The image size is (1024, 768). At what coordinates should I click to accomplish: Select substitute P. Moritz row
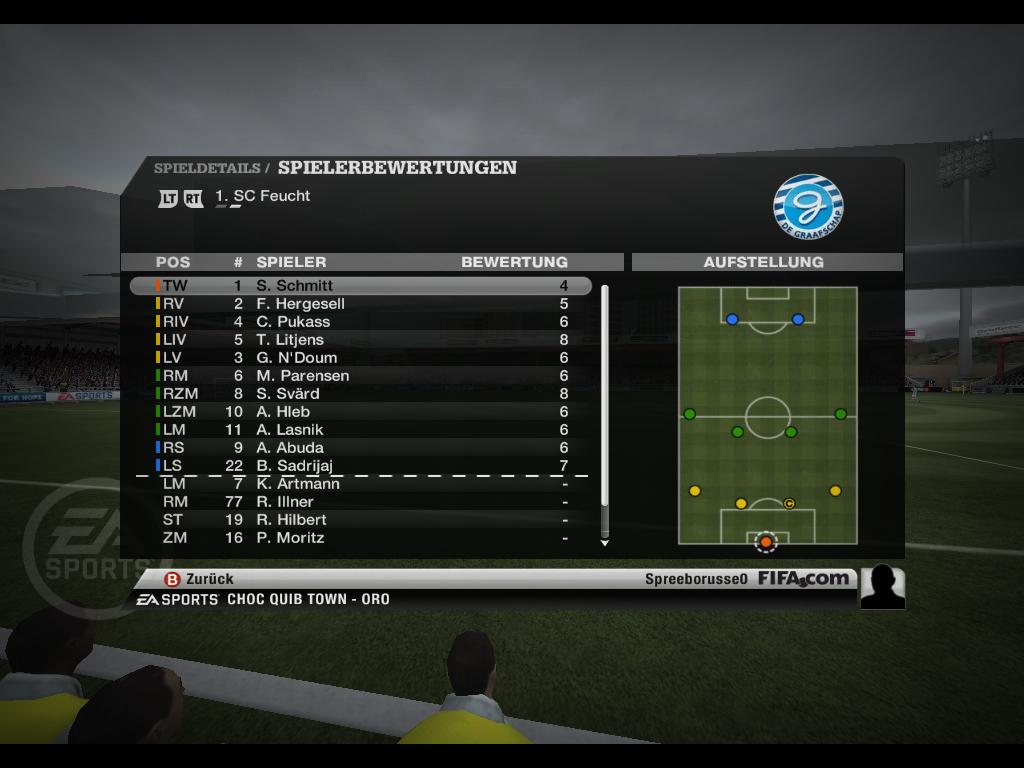tap(360, 538)
